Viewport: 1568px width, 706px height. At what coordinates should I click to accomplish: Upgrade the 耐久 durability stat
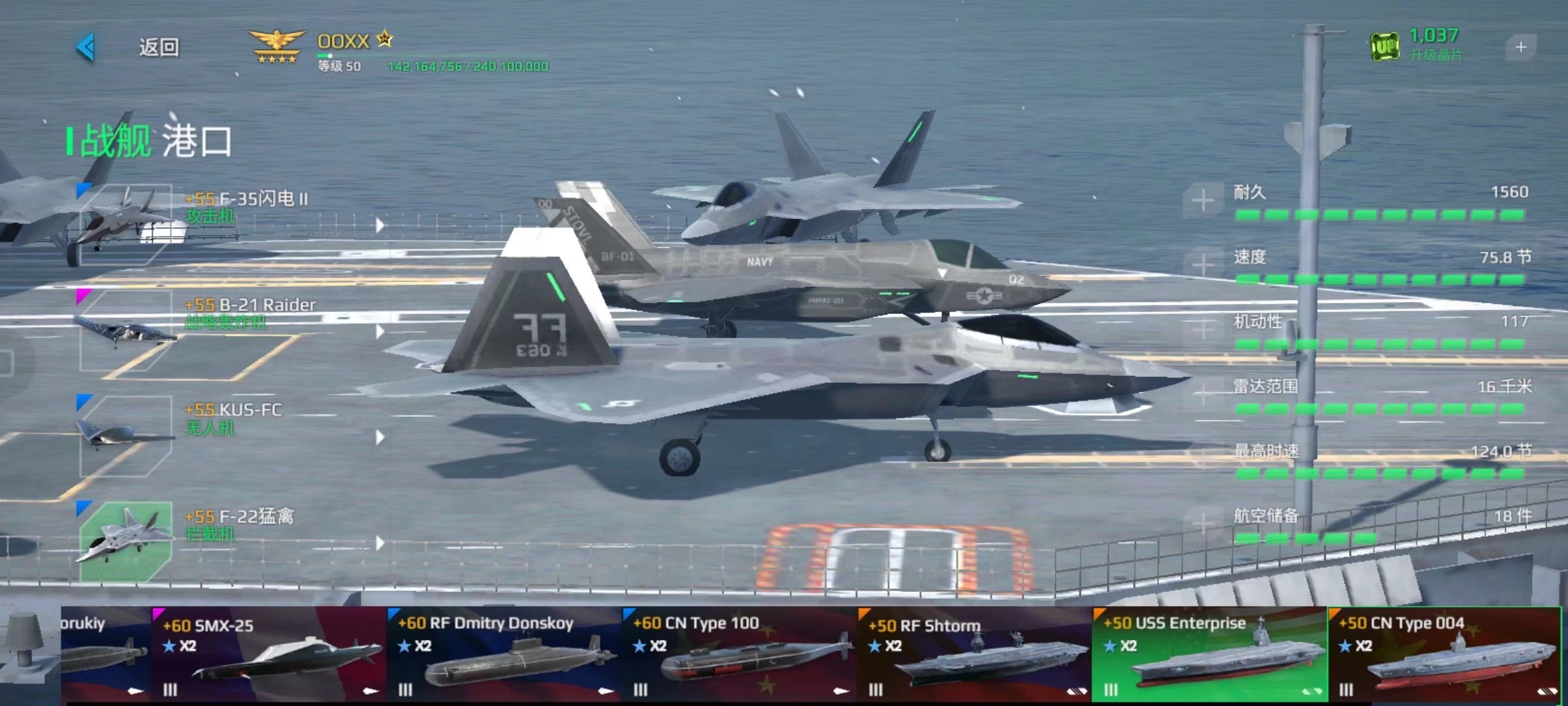pos(1203,200)
